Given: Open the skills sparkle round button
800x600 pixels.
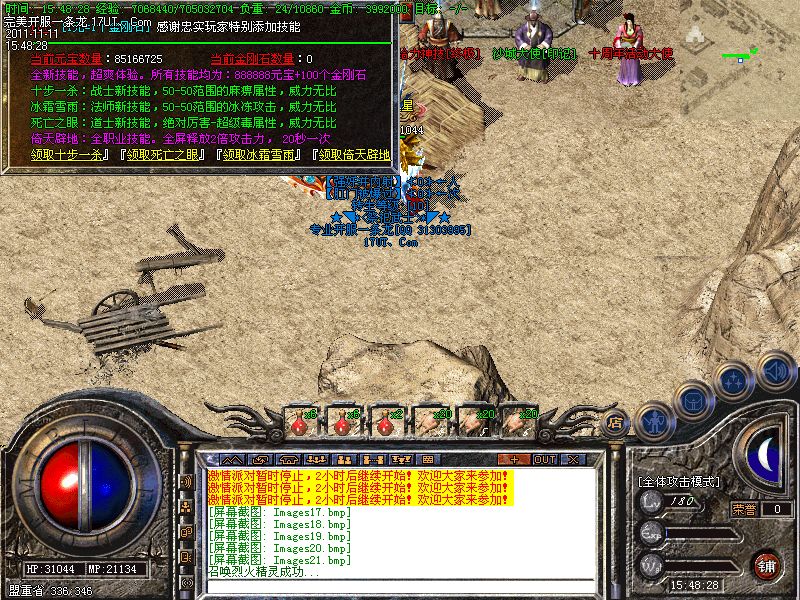Looking at the screenshot, I should [735, 380].
